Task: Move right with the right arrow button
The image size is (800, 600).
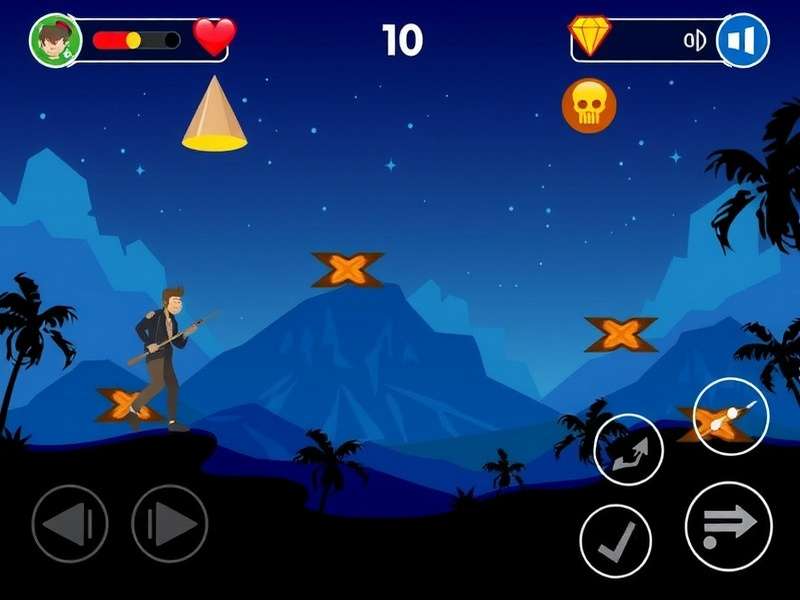Action: [x=169, y=523]
